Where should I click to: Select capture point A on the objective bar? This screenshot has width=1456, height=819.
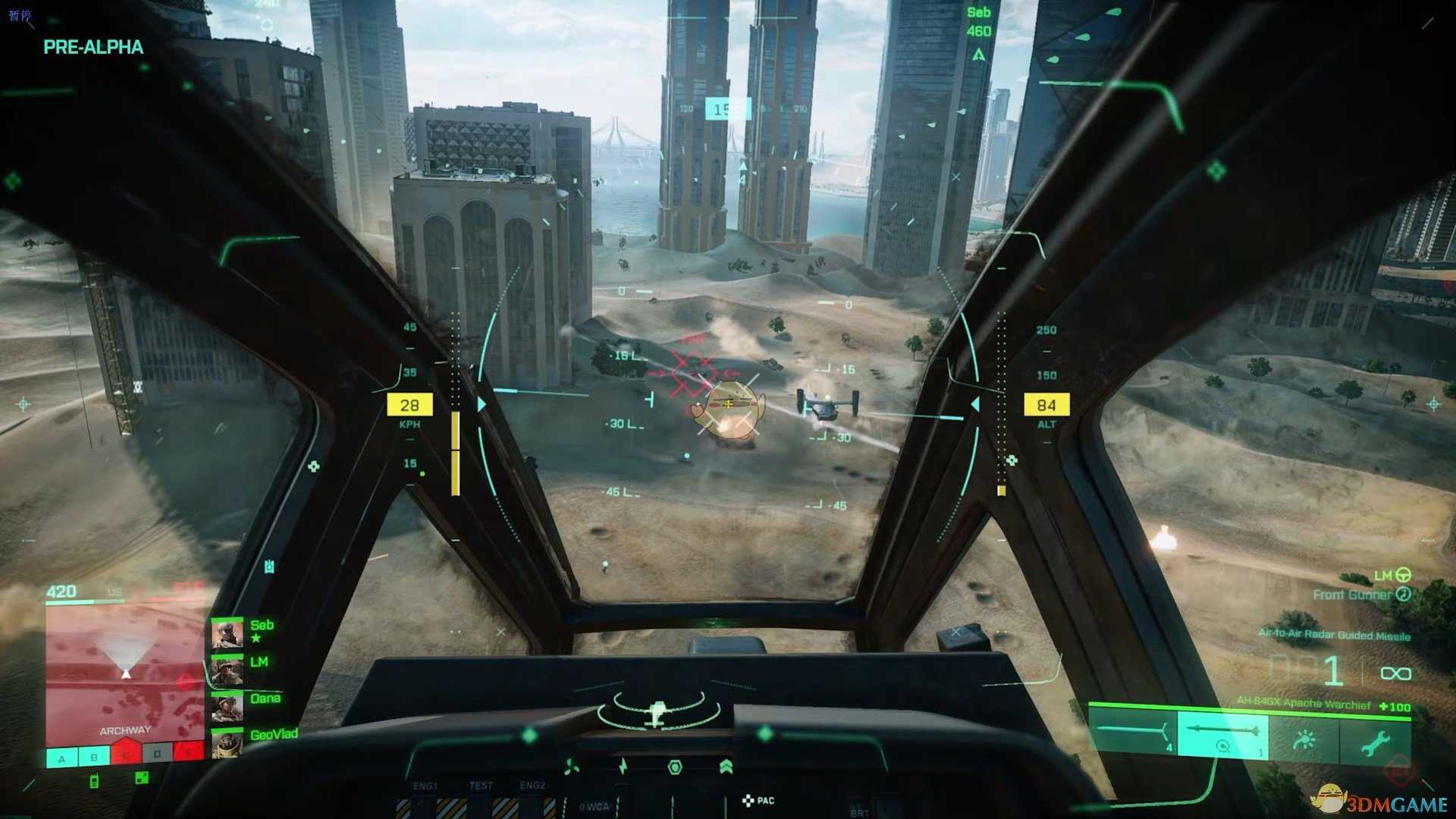tap(62, 758)
